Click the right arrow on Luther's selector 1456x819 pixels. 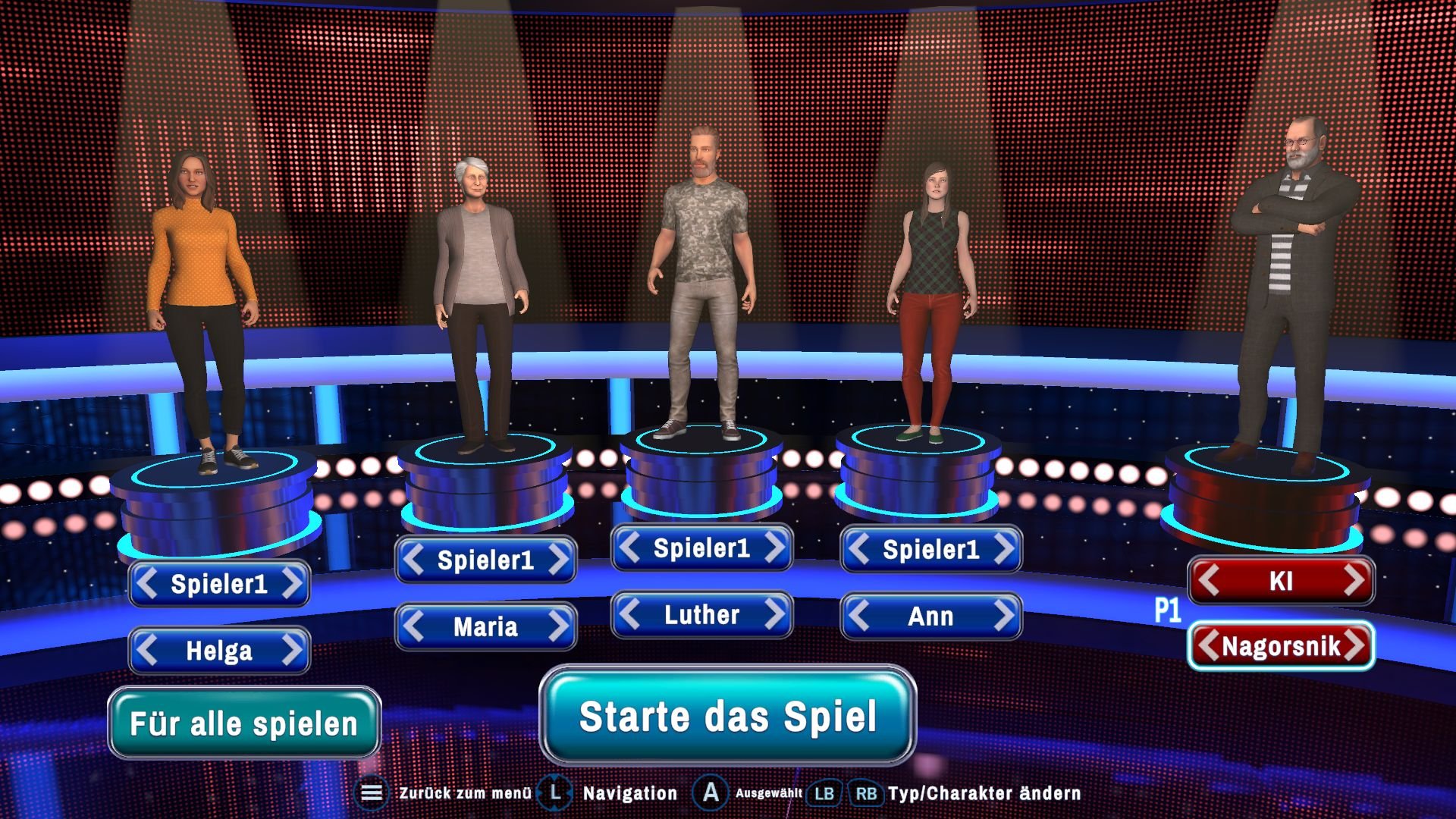(774, 616)
